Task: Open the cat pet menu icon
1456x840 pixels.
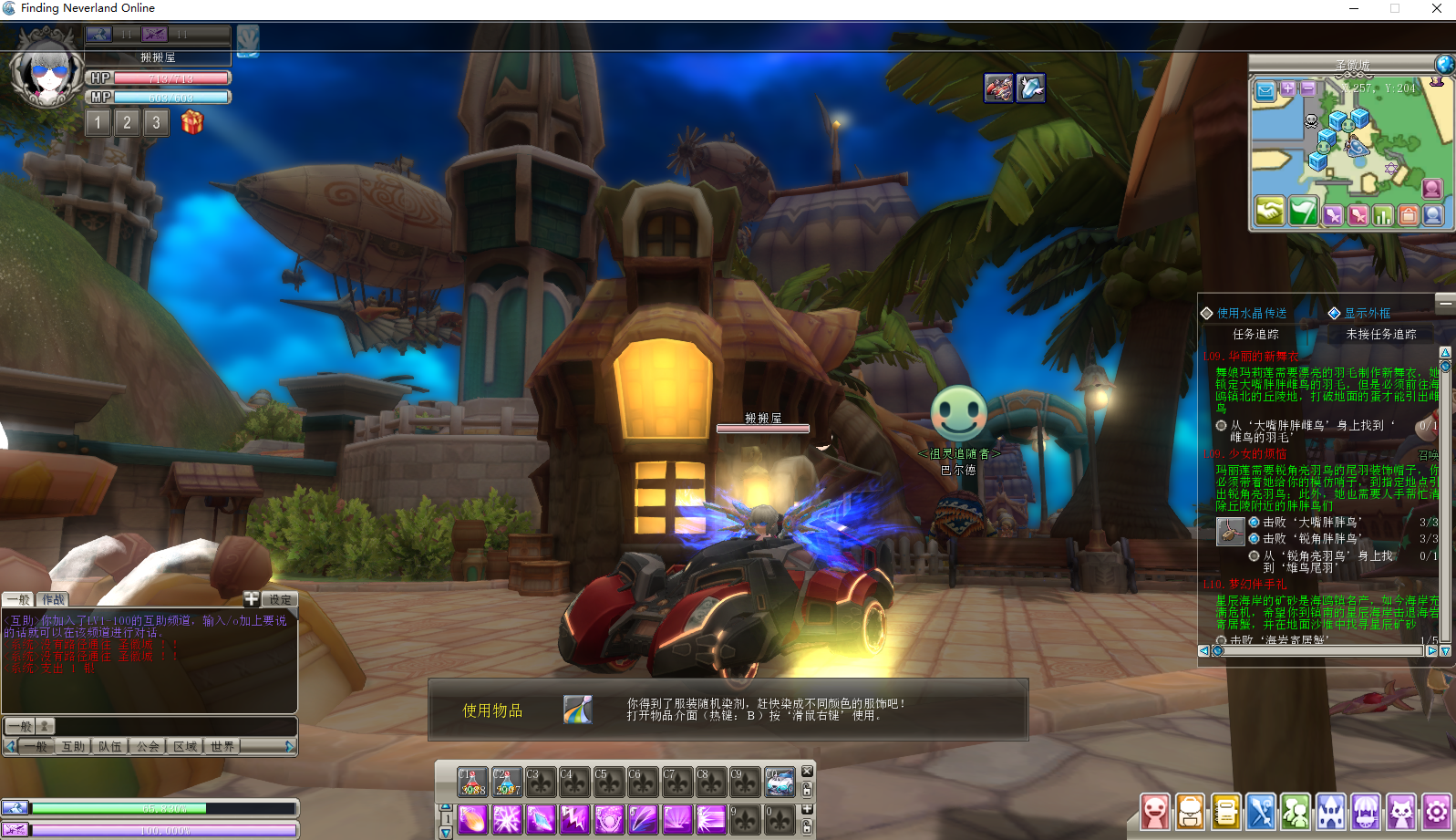Action: (x=1401, y=811)
